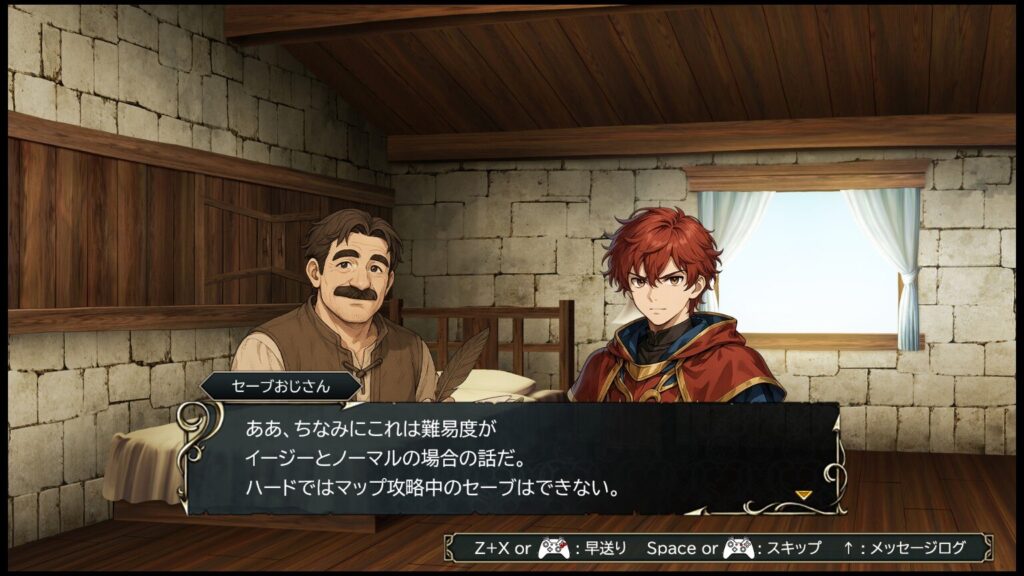Click the yellow continue arrow in the dialogue box

[x=802, y=494]
